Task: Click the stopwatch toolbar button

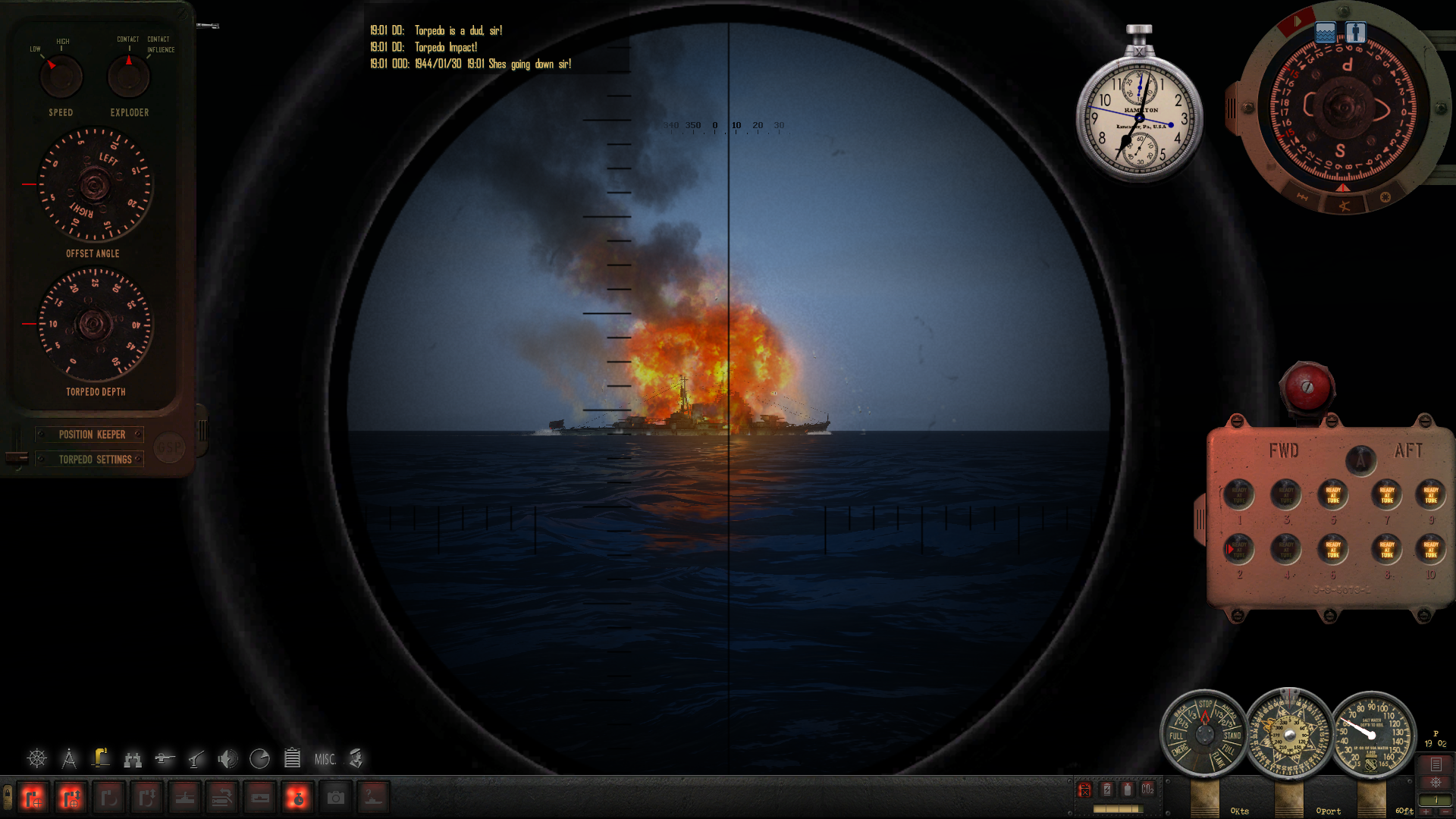Action: 297,798
